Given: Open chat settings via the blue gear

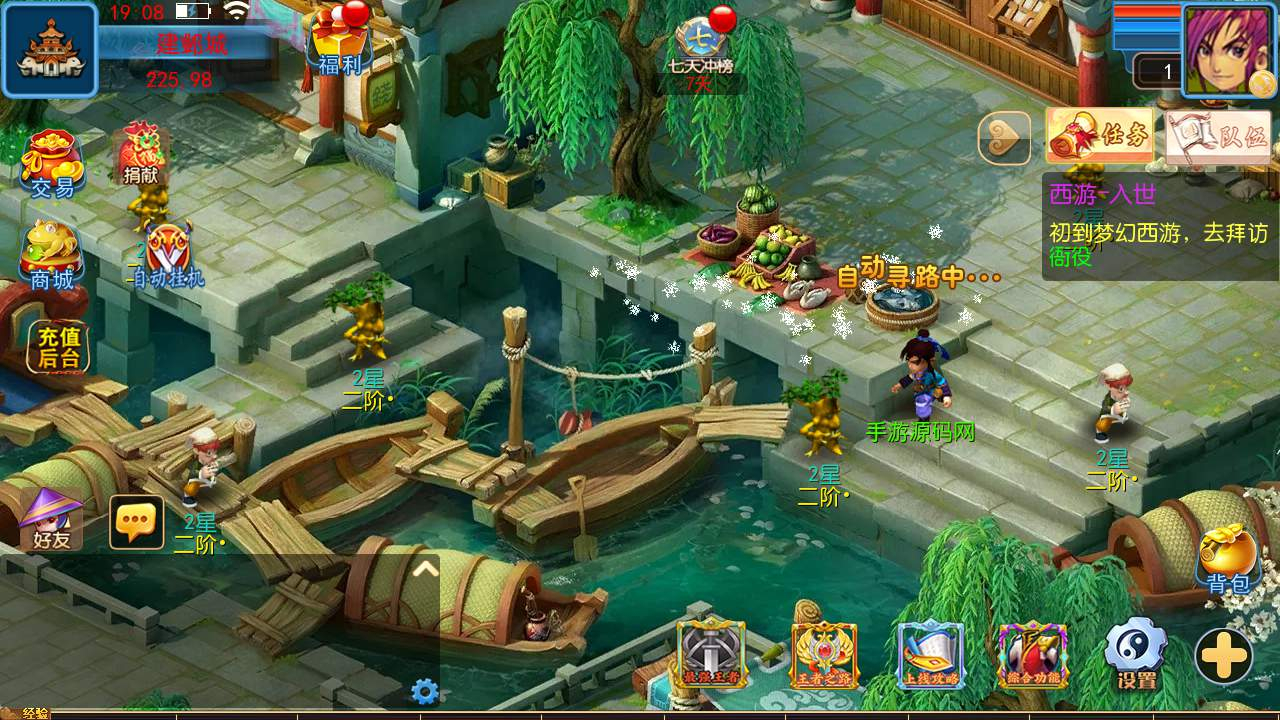Looking at the screenshot, I should 425,691.
